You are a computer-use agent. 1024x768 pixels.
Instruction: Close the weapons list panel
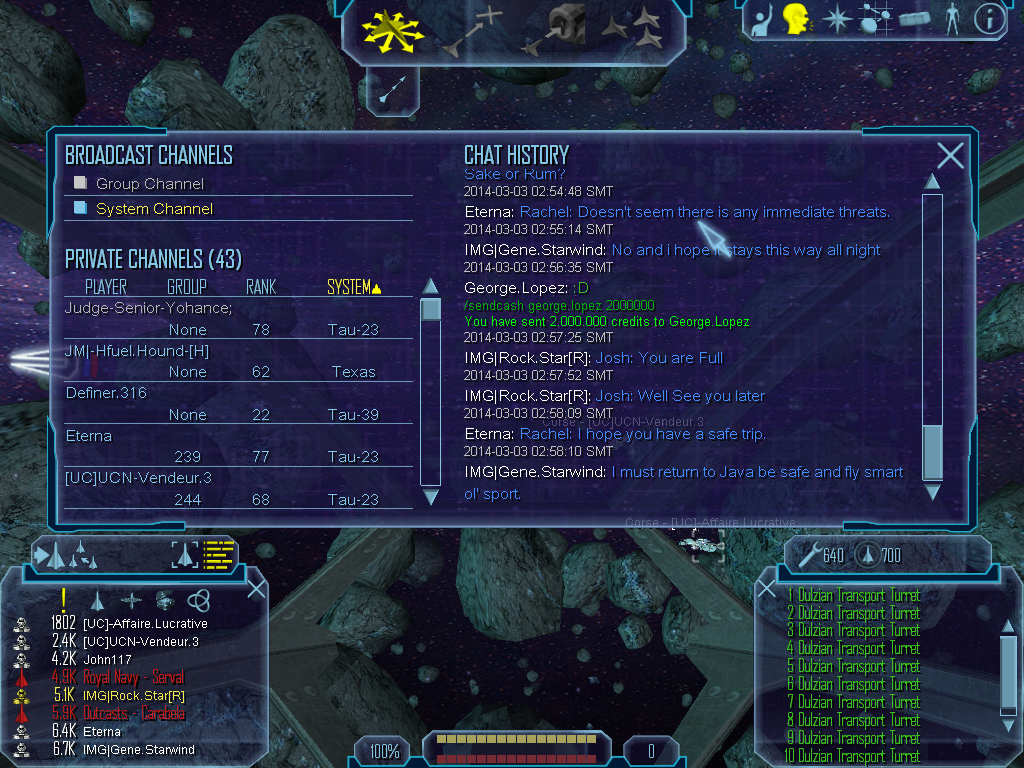point(767,591)
